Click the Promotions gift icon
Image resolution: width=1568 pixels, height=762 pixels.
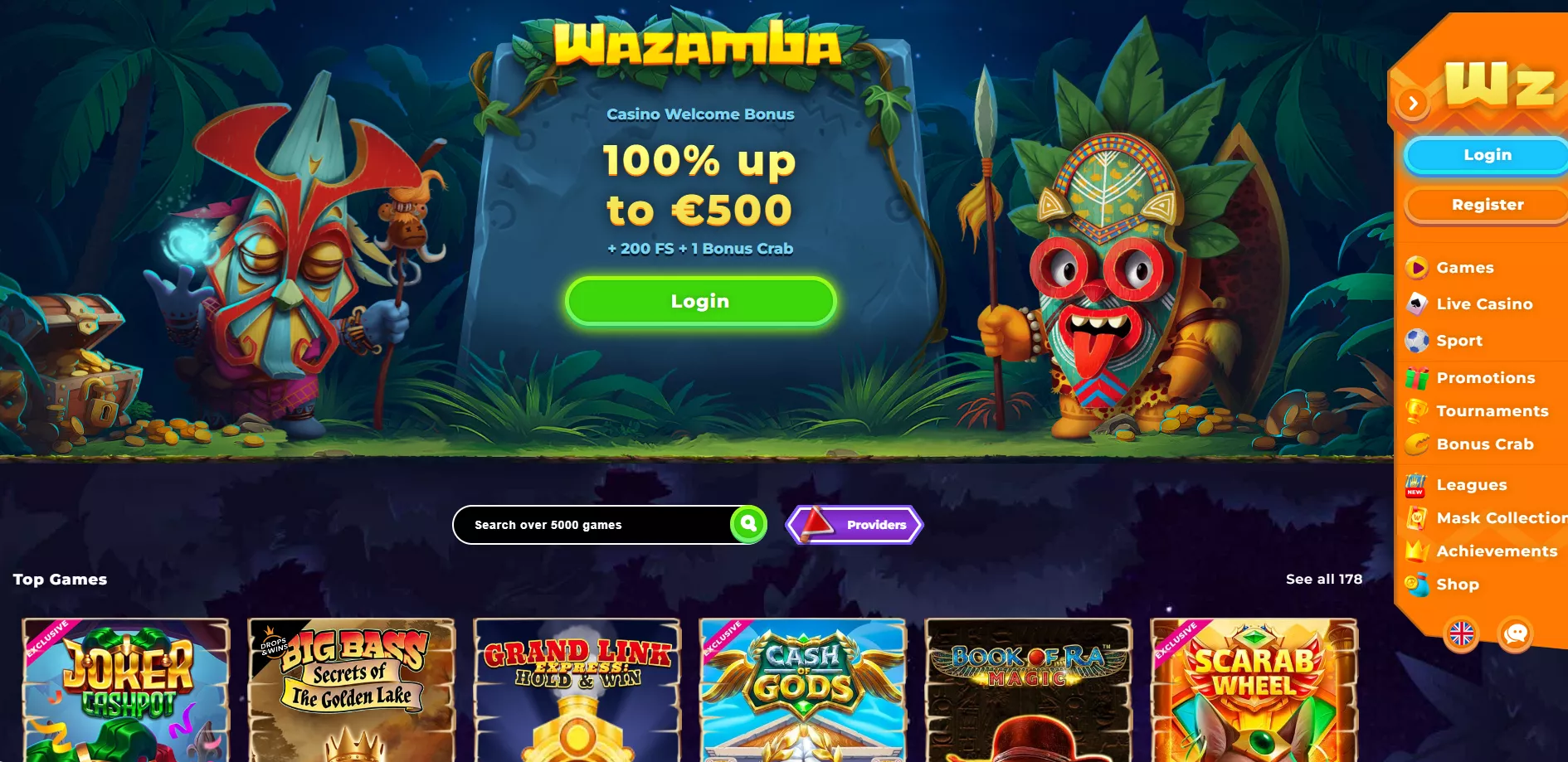(x=1416, y=377)
